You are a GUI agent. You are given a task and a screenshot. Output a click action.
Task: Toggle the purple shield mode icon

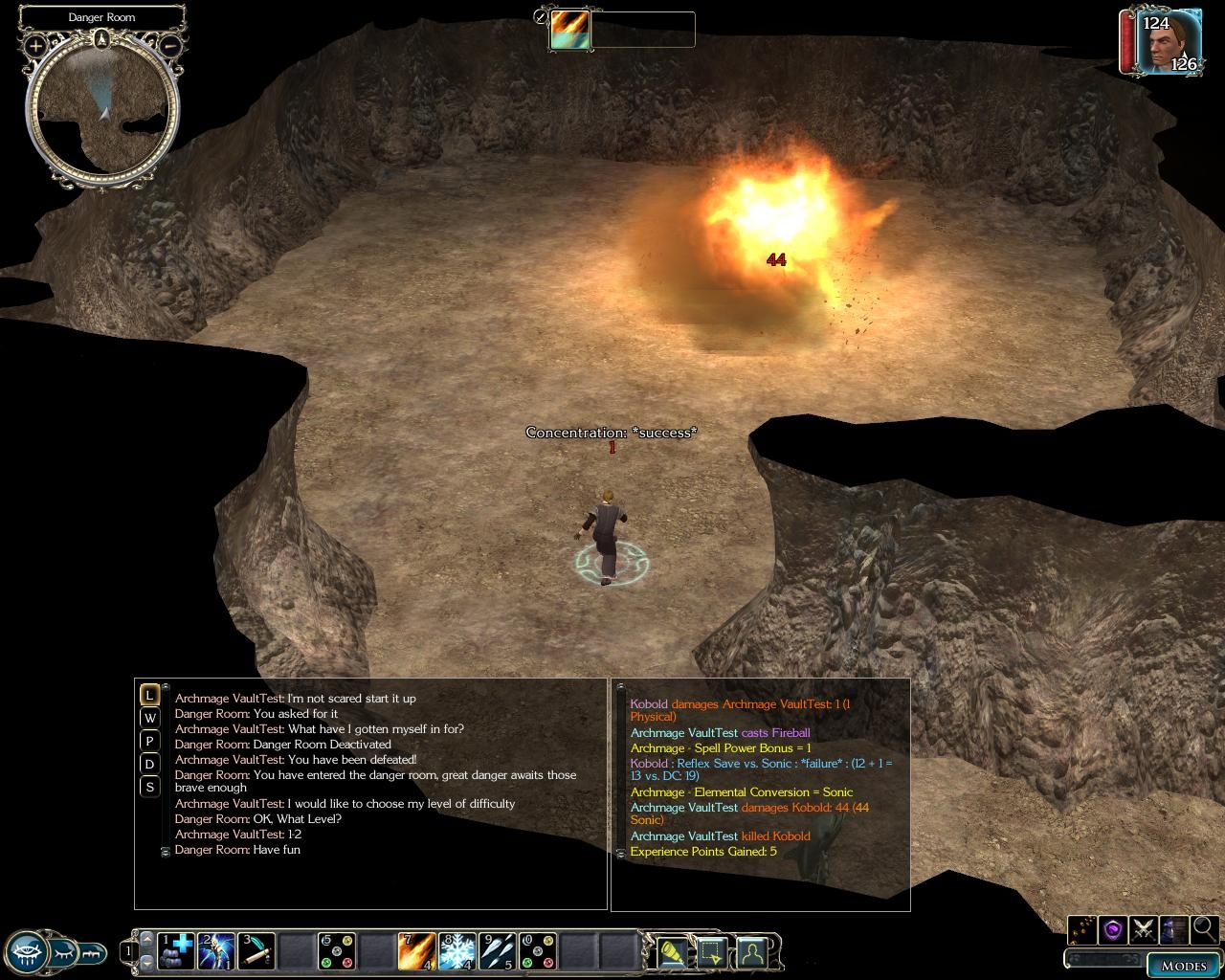pyautogui.click(x=1112, y=928)
